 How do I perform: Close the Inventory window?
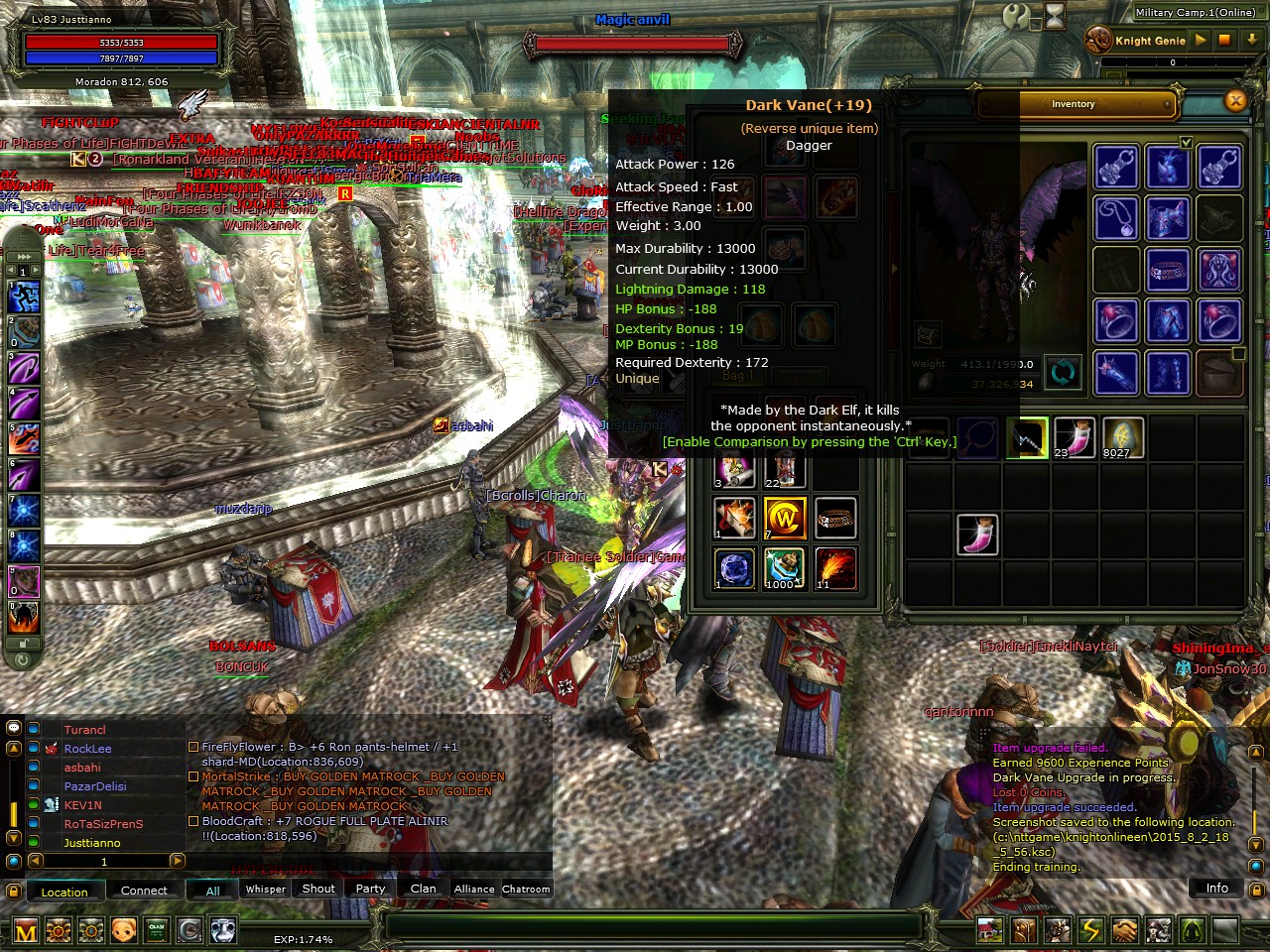point(1235,100)
